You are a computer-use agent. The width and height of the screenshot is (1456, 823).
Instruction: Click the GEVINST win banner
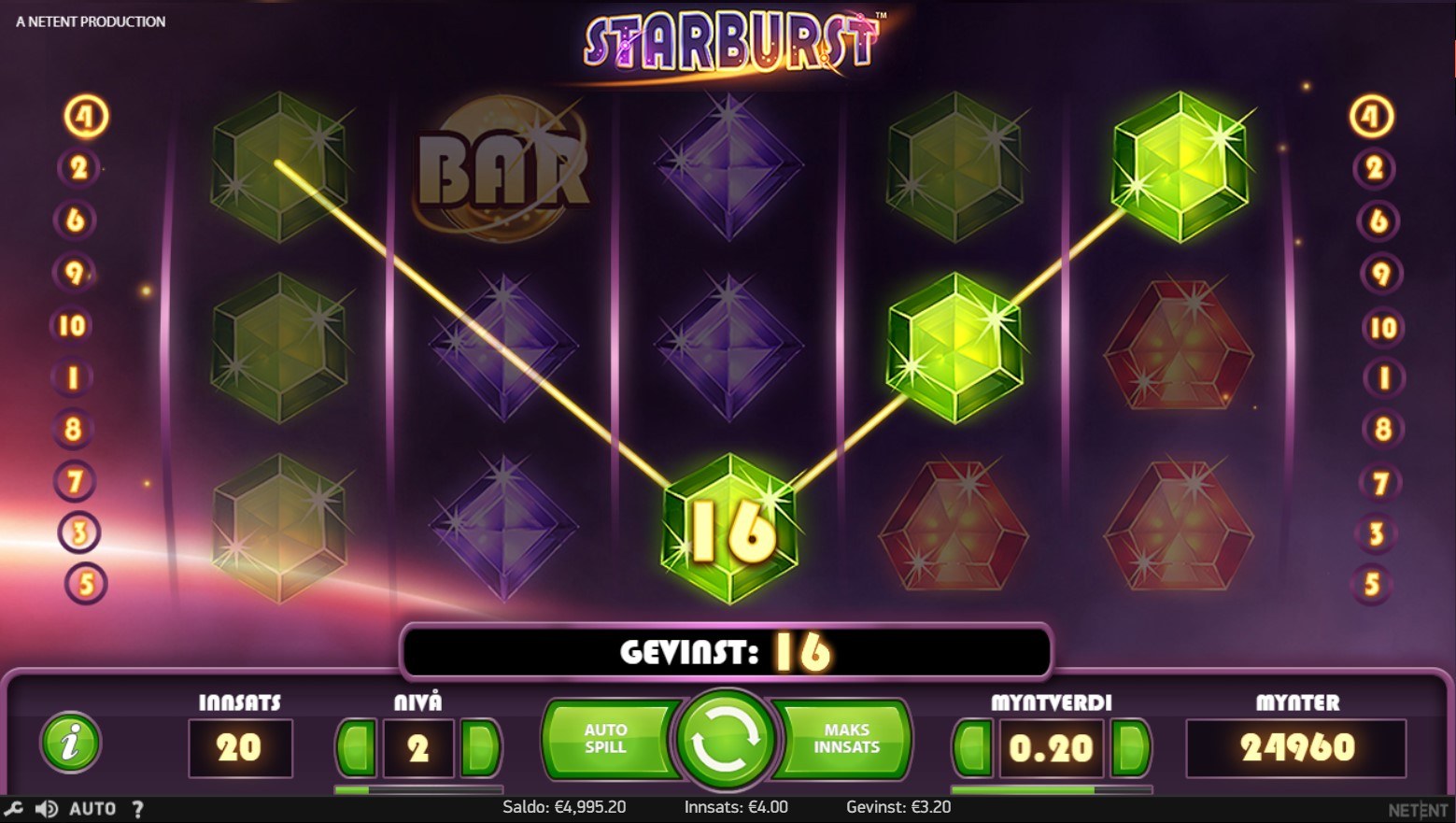727,651
